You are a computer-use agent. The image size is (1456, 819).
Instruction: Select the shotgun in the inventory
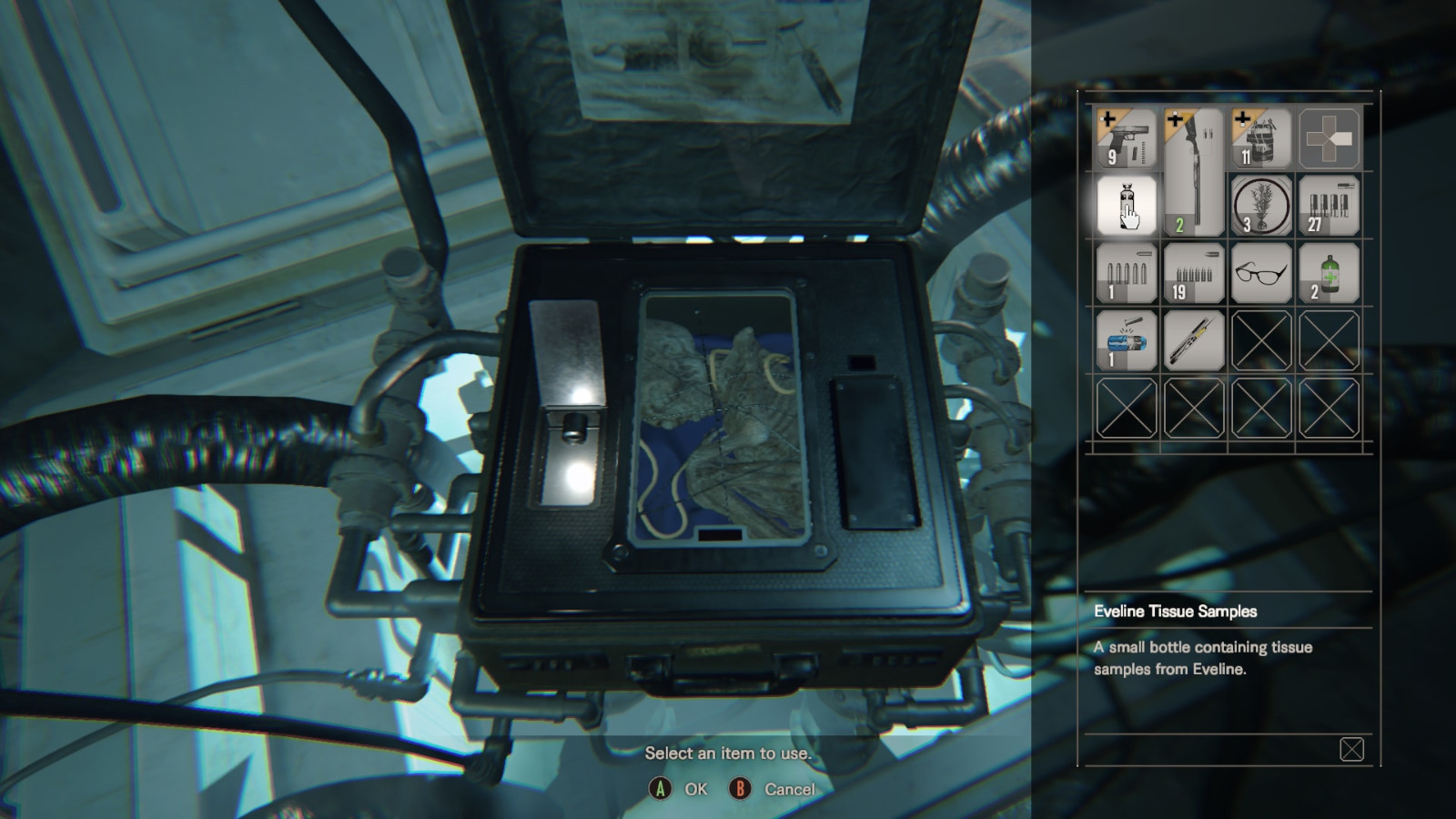(1194, 173)
